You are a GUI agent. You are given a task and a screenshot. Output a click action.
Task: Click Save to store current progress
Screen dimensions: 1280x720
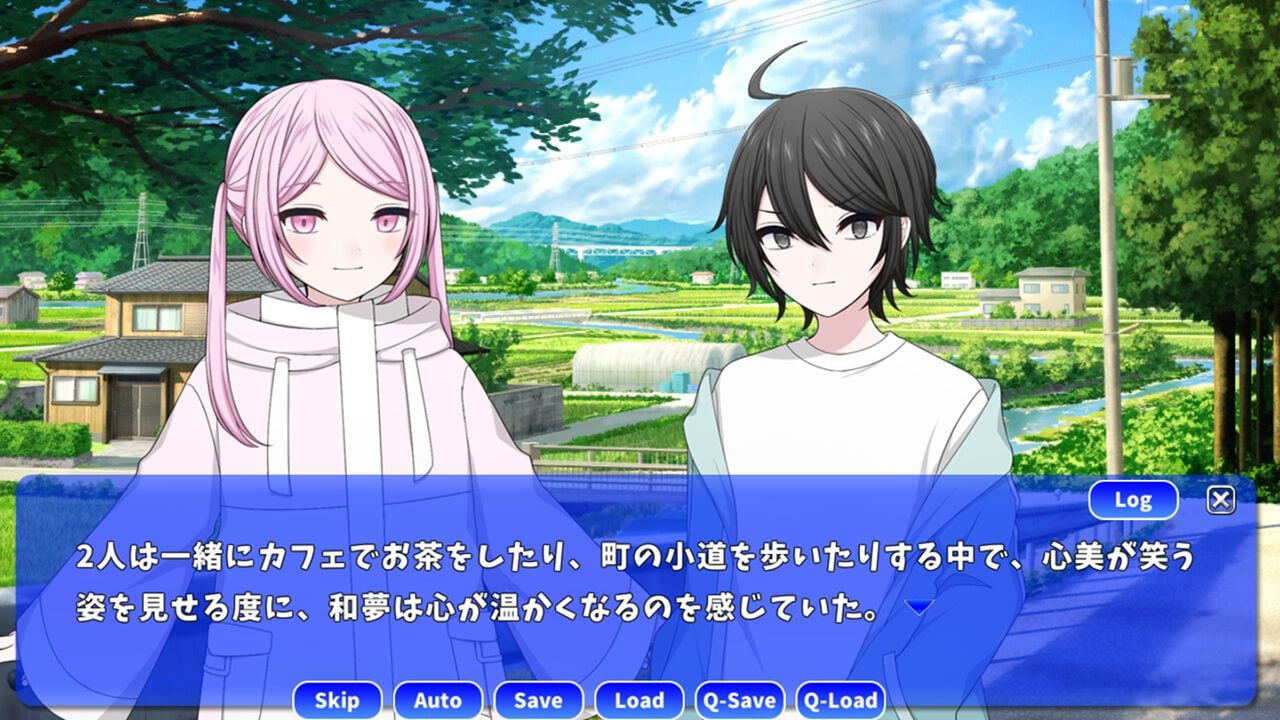pyautogui.click(x=537, y=701)
